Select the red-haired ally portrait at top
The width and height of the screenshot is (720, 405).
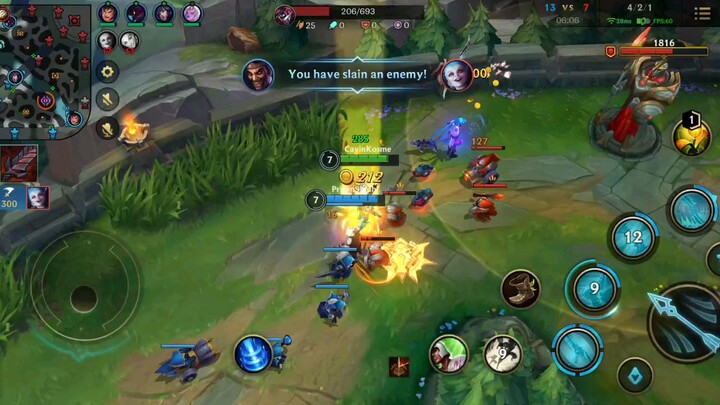pyautogui.click(x=108, y=13)
